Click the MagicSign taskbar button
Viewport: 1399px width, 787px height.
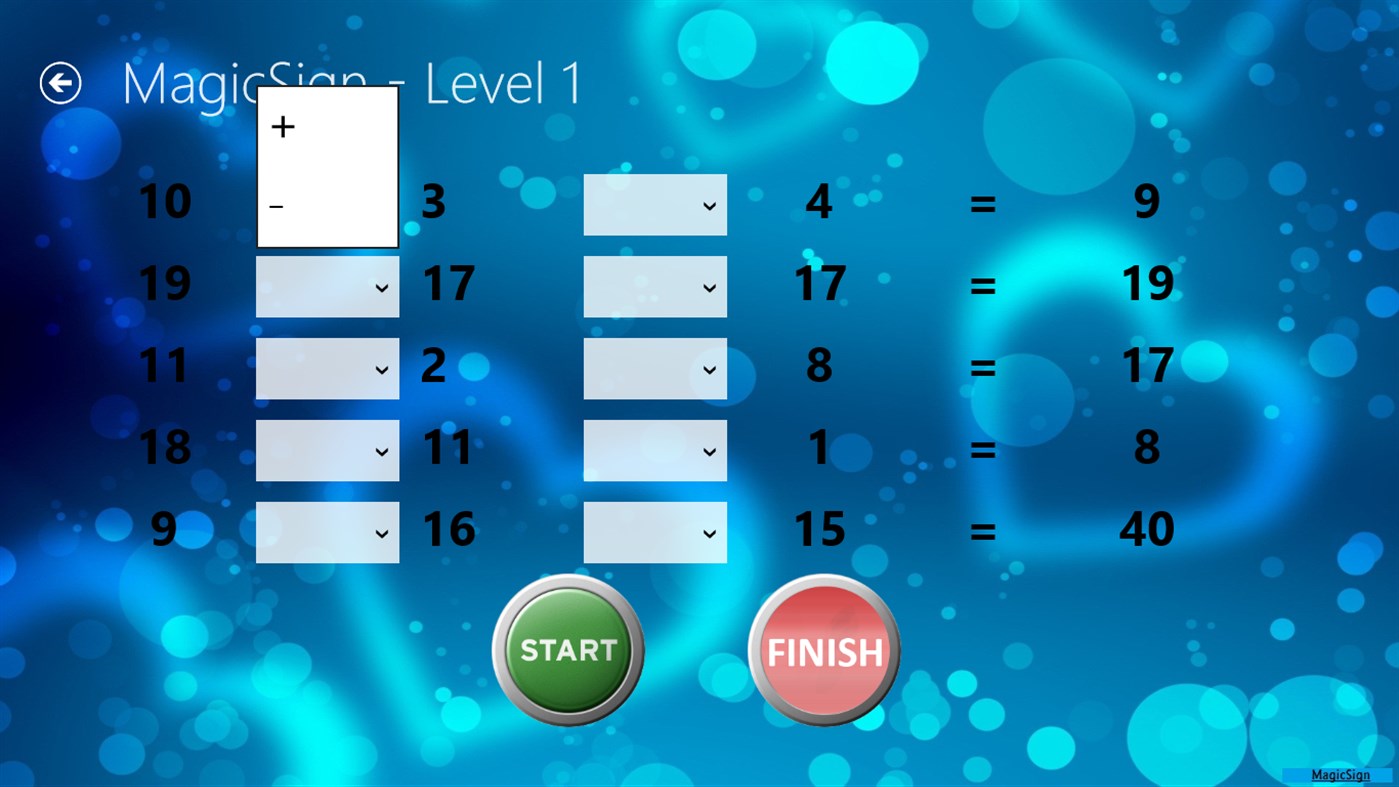1340,774
